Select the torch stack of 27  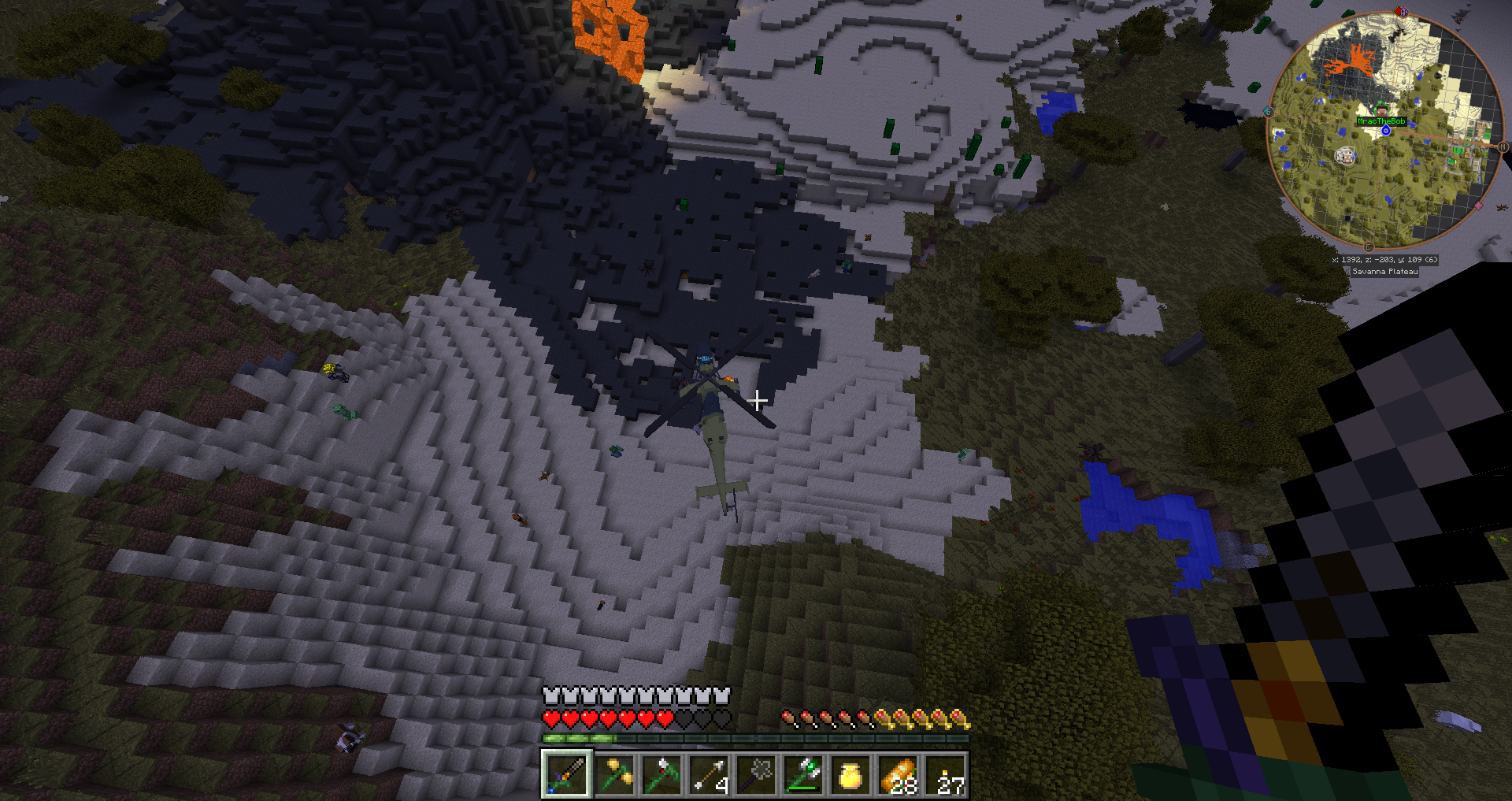[x=946, y=773]
